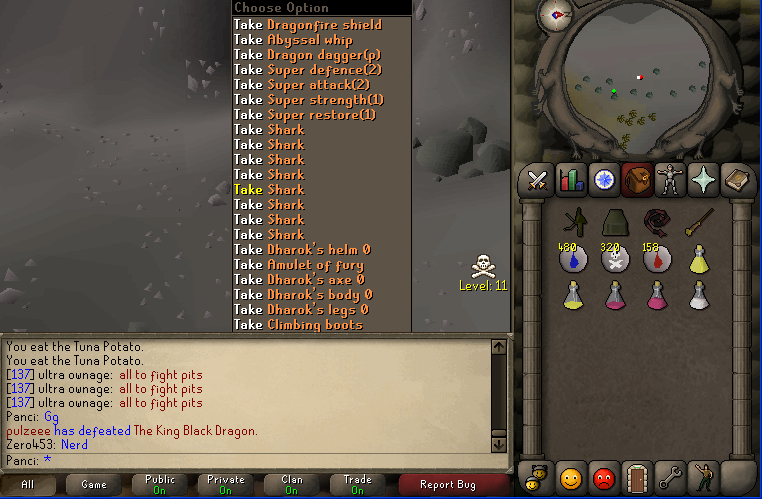Choose Take Climbing boots entry
The image size is (762, 499).
[299, 324]
